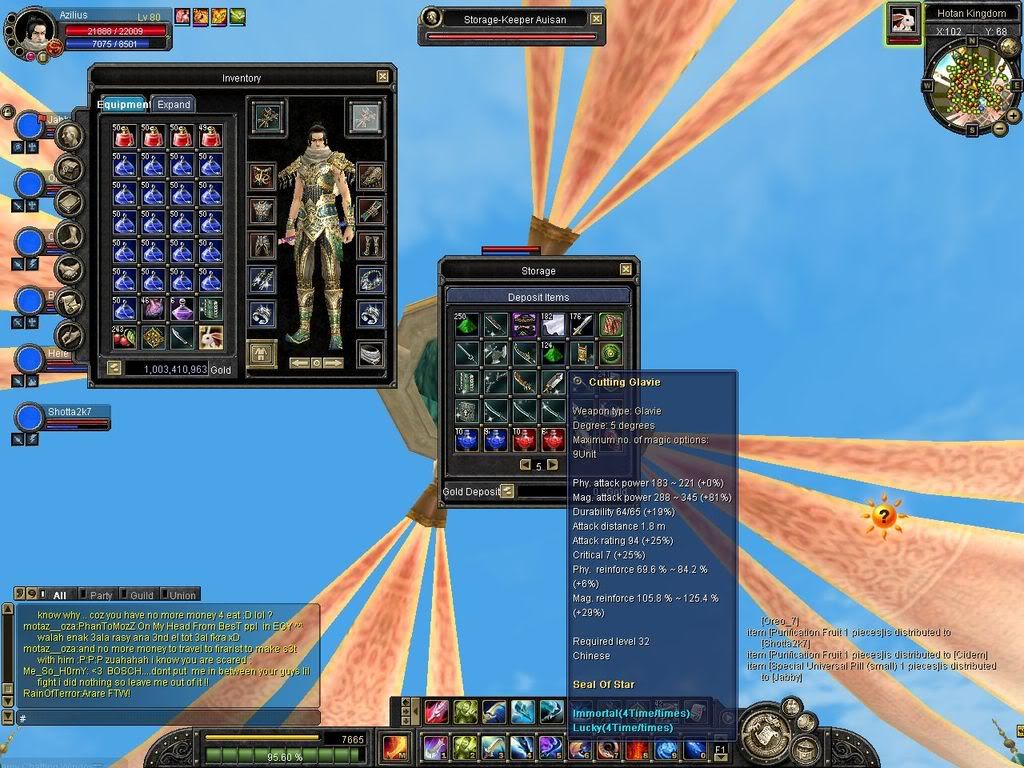This screenshot has width=1024, height=768.
Task: Switch chat to the Party tab
Action: click(101, 595)
